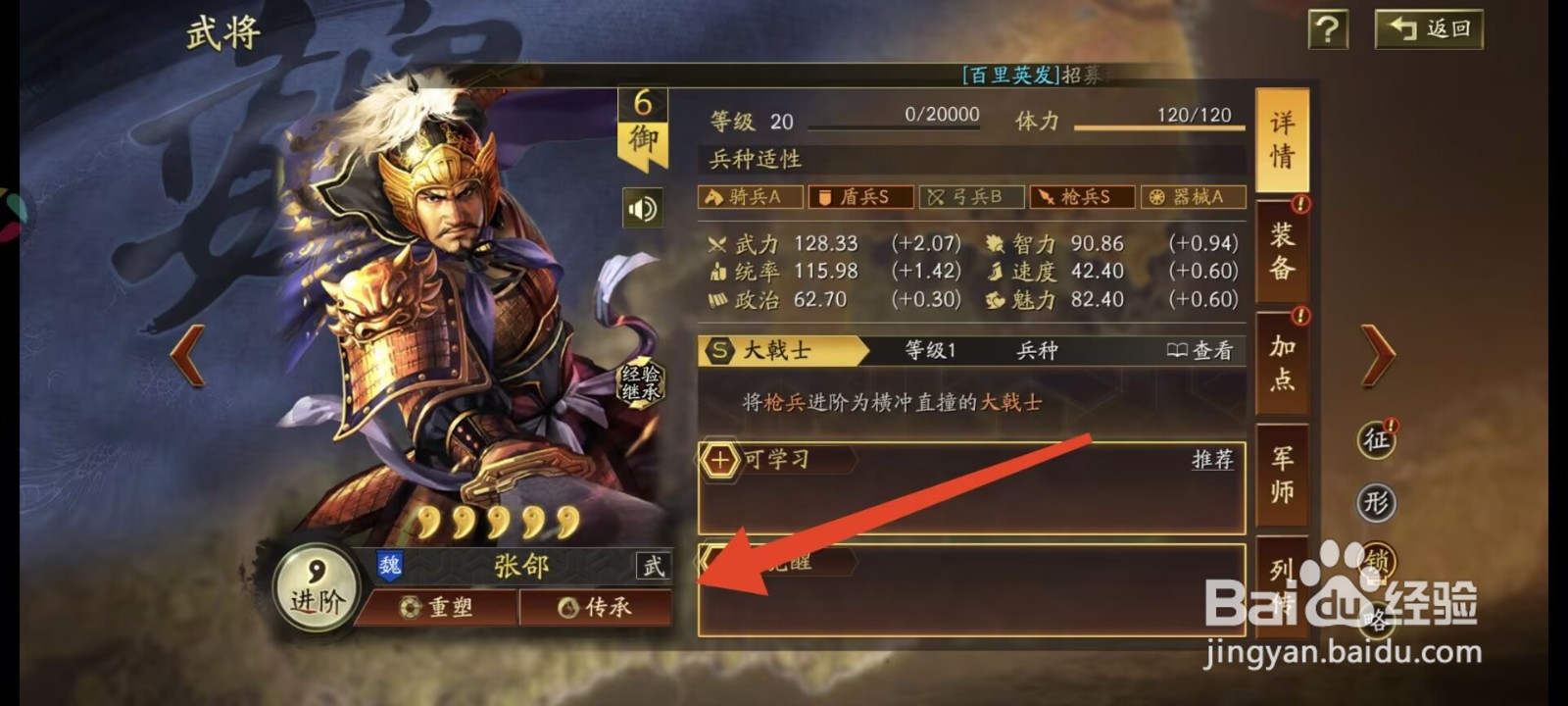Screen dimensions: 1568x706
Task: Click right arrow to view next general
Action: [1376, 353]
